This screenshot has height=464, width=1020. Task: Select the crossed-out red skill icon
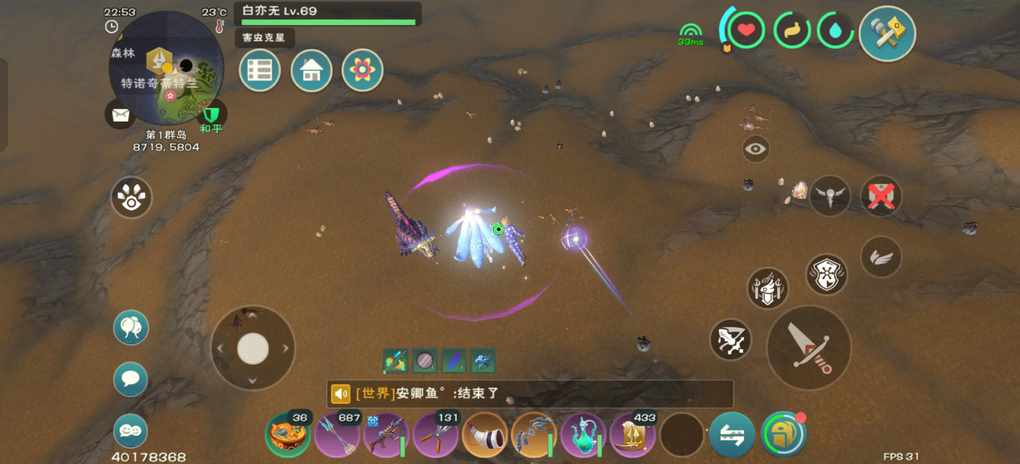pyautogui.click(x=880, y=197)
